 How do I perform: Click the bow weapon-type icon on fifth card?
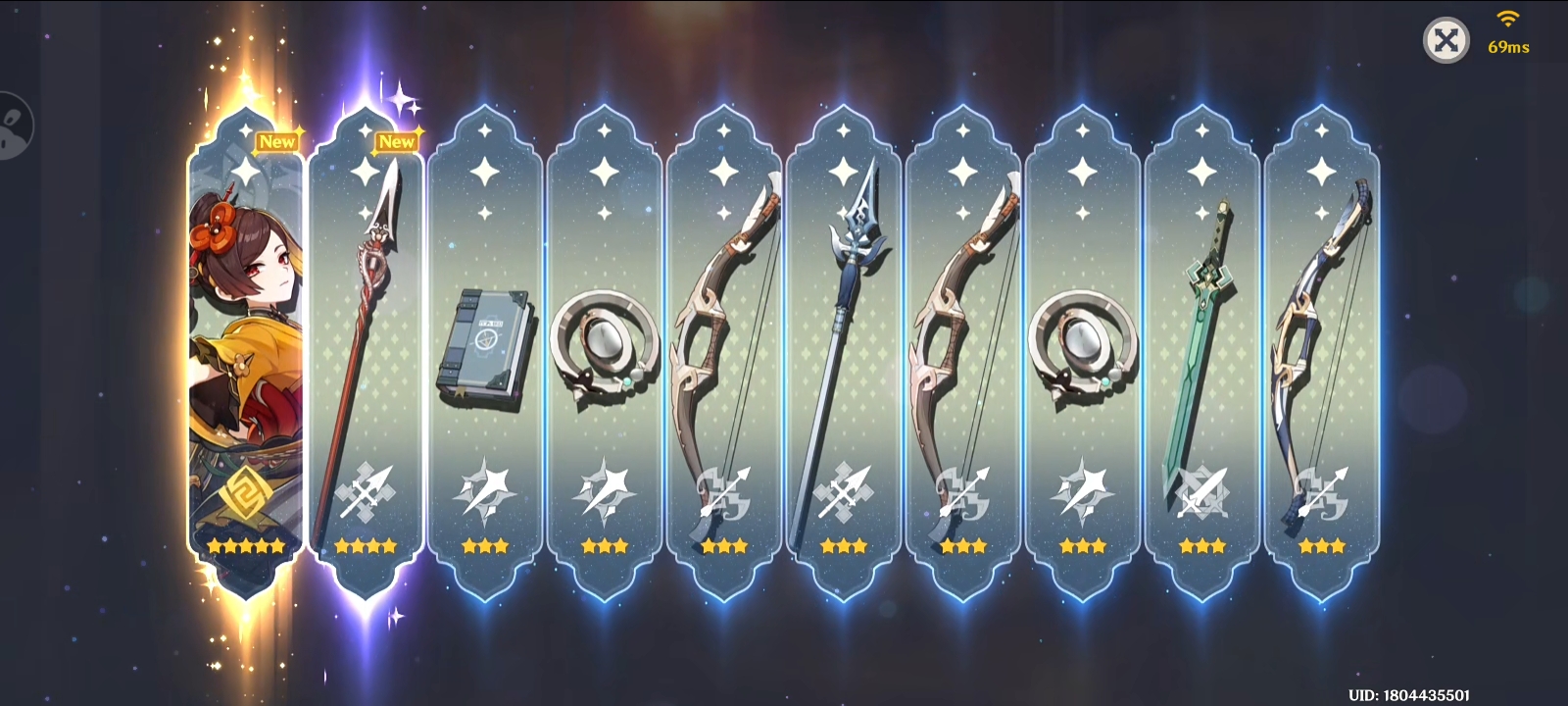(723, 490)
